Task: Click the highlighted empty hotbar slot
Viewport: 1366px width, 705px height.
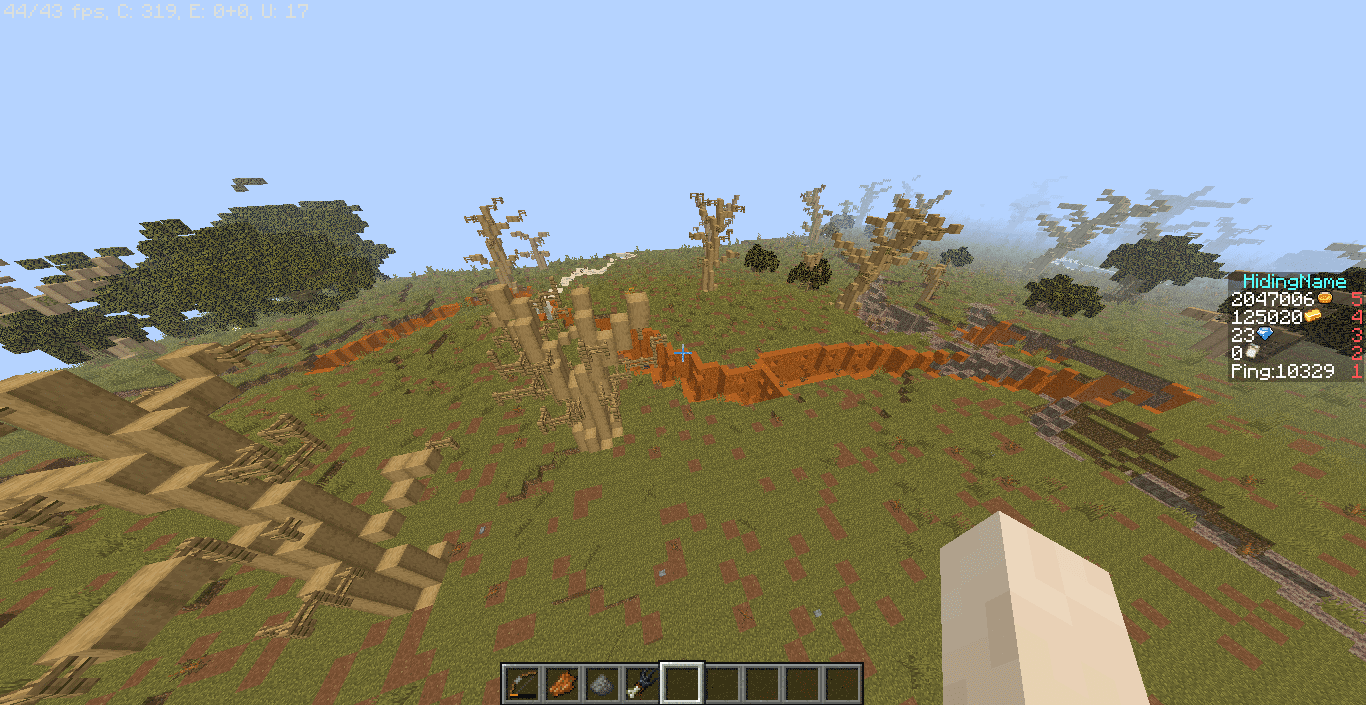Action: point(681,683)
